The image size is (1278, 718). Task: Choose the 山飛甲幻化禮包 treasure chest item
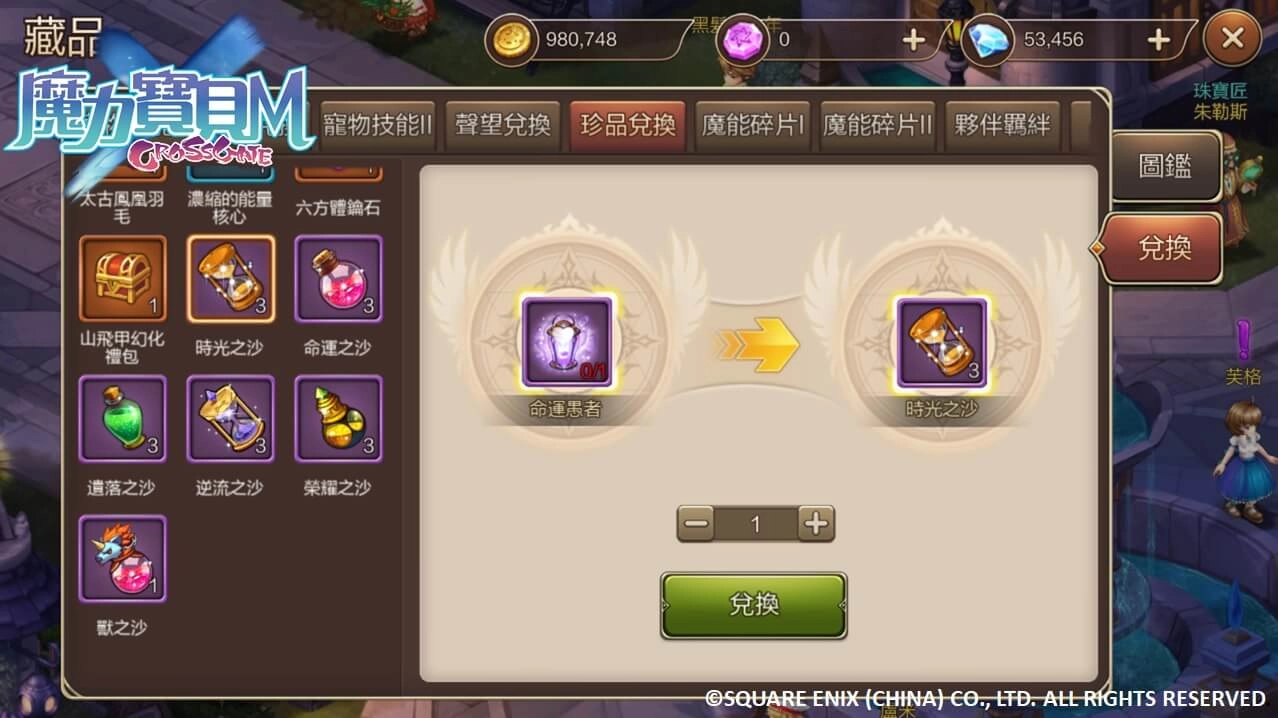[x=123, y=279]
